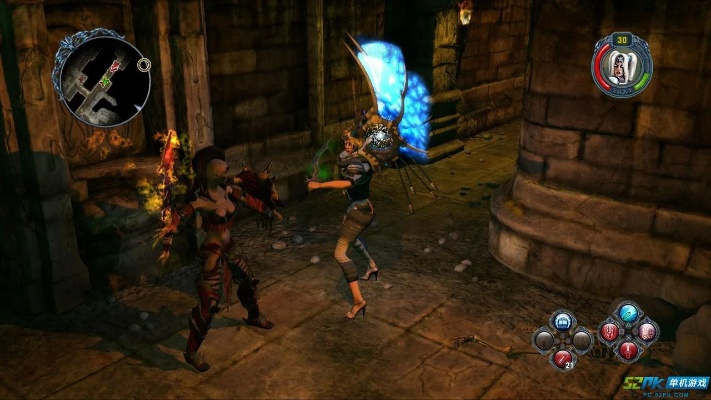
Task: Use the red potion slot showing 21
Action: click(562, 356)
